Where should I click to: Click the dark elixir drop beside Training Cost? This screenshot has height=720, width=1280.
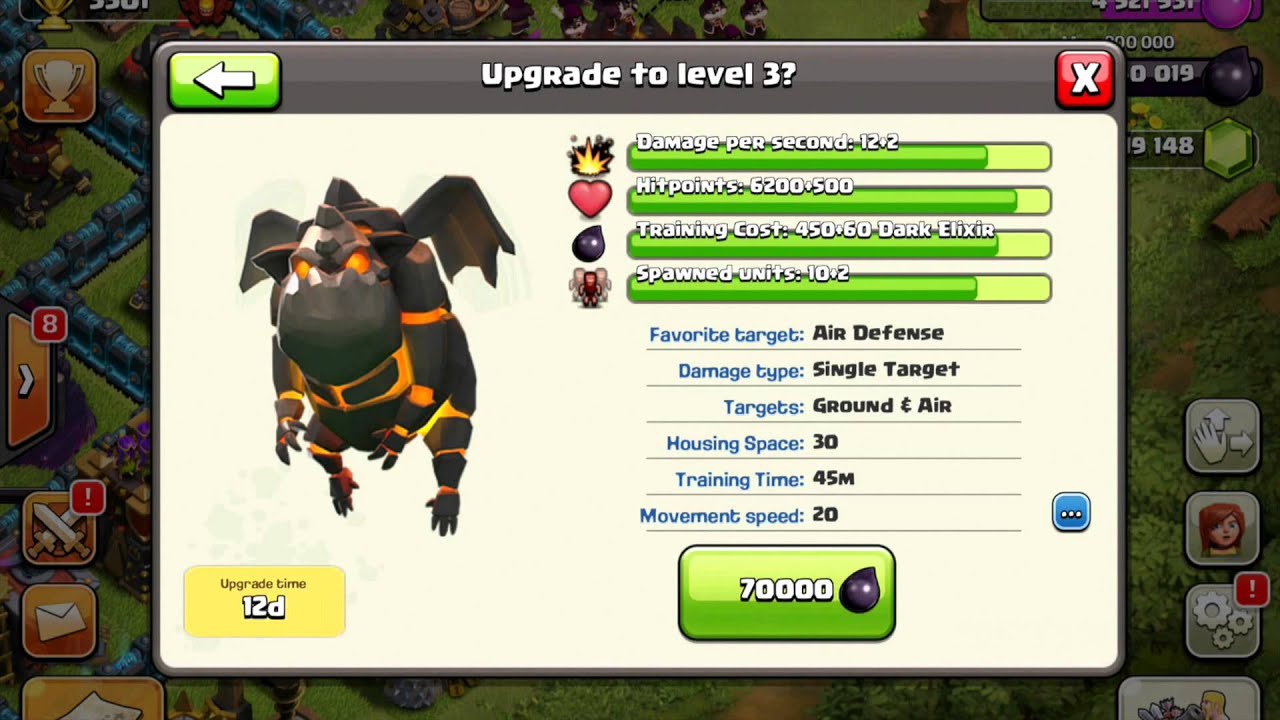coord(589,243)
